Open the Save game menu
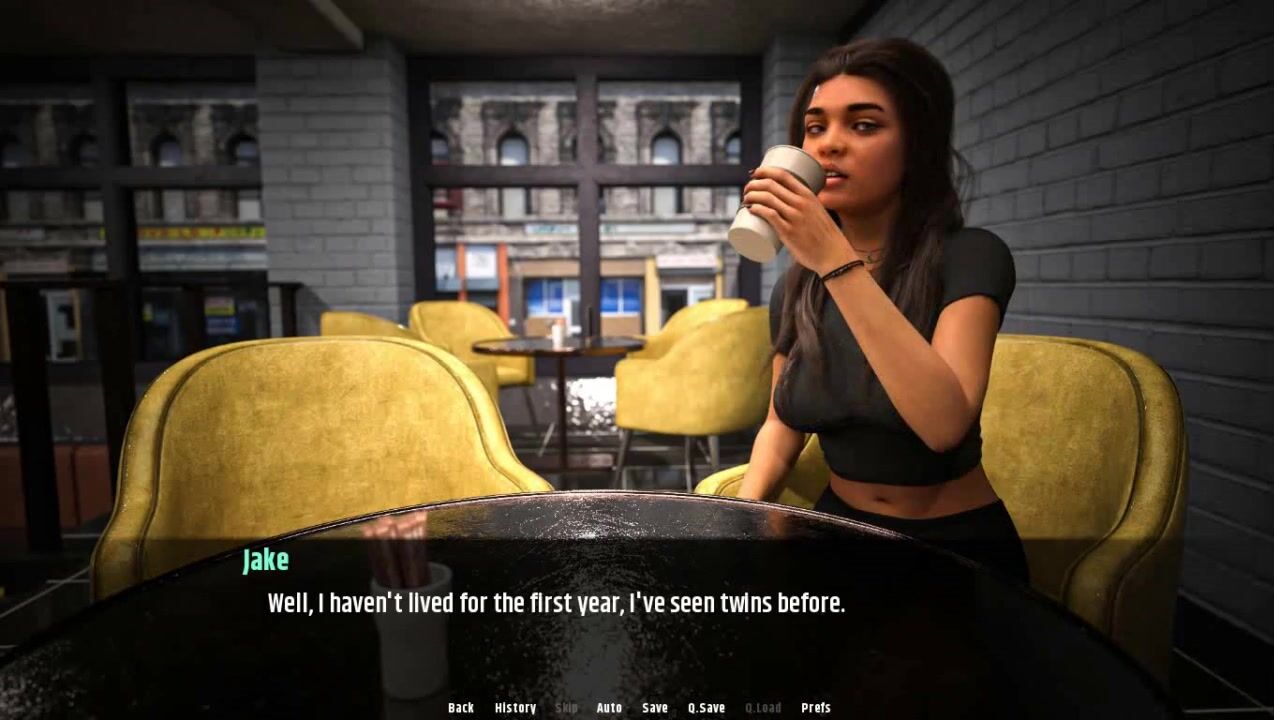Viewport: 1274px width, 720px height. click(655, 708)
